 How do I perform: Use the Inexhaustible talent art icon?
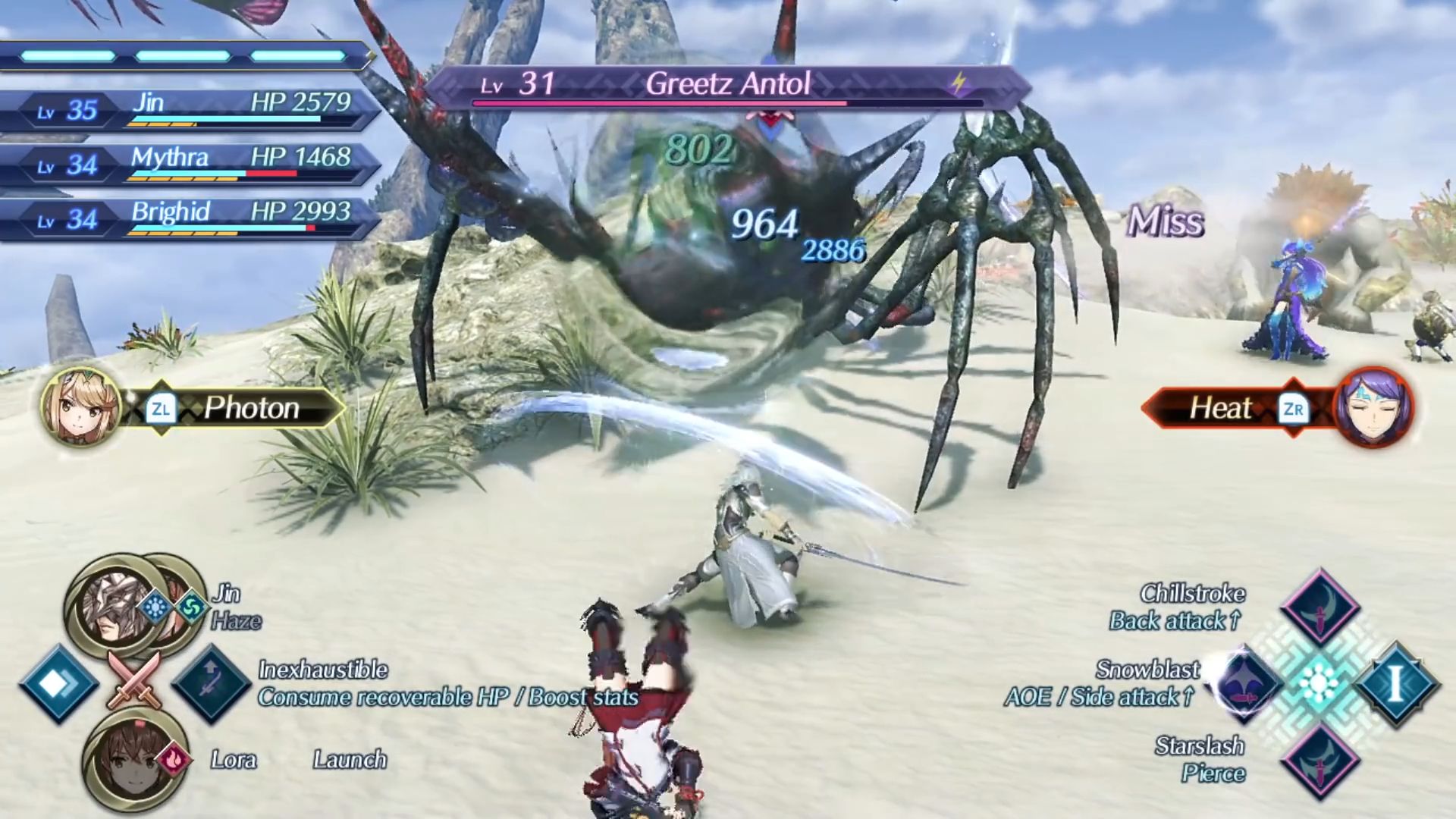[211, 684]
